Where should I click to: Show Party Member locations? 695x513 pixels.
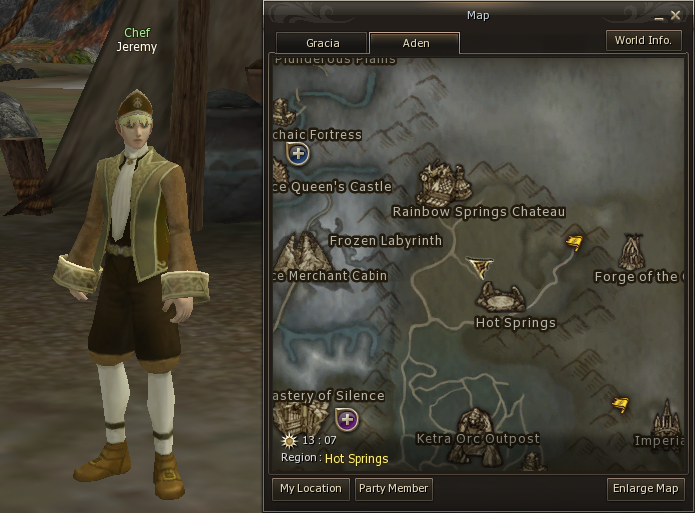[393, 489]
